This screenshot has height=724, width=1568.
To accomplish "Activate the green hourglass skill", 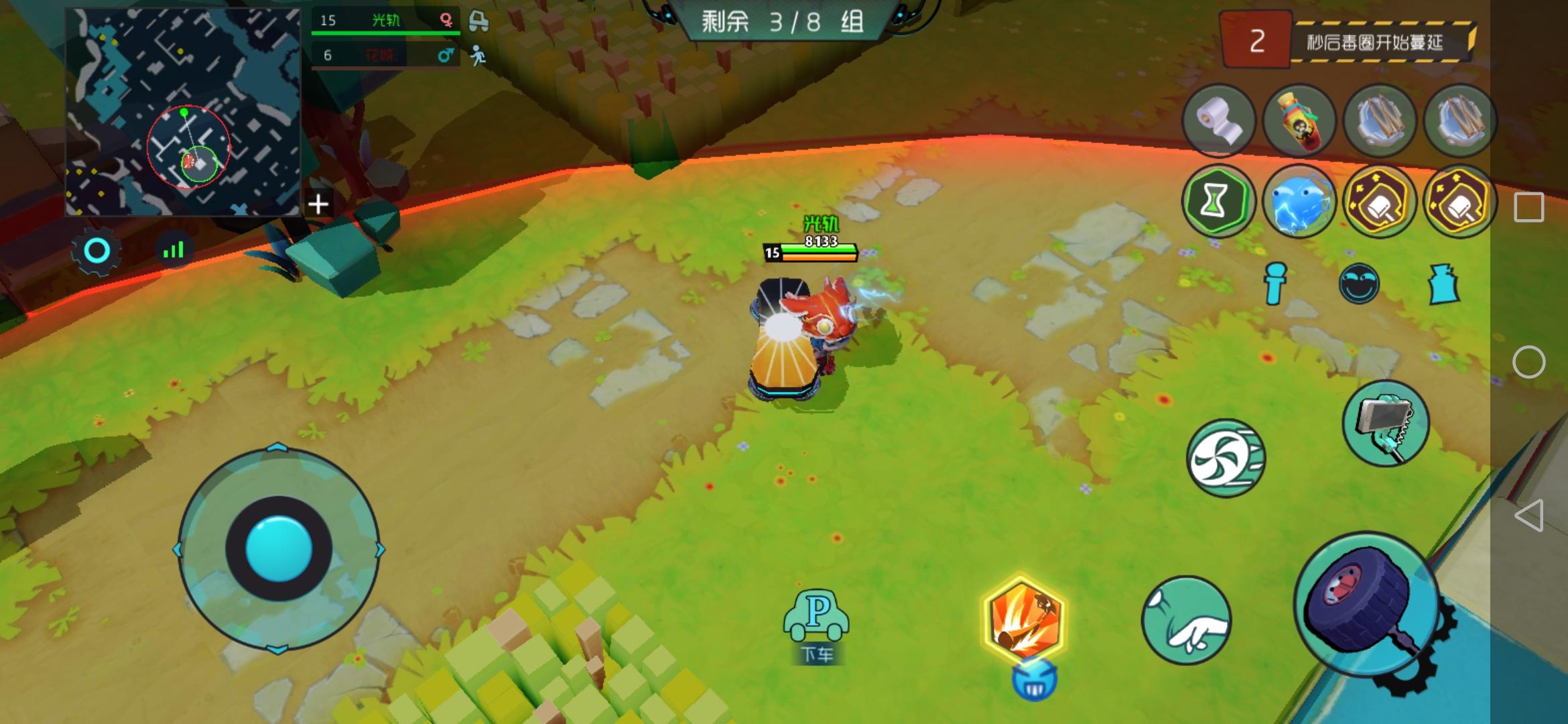I will [1220, 201].
